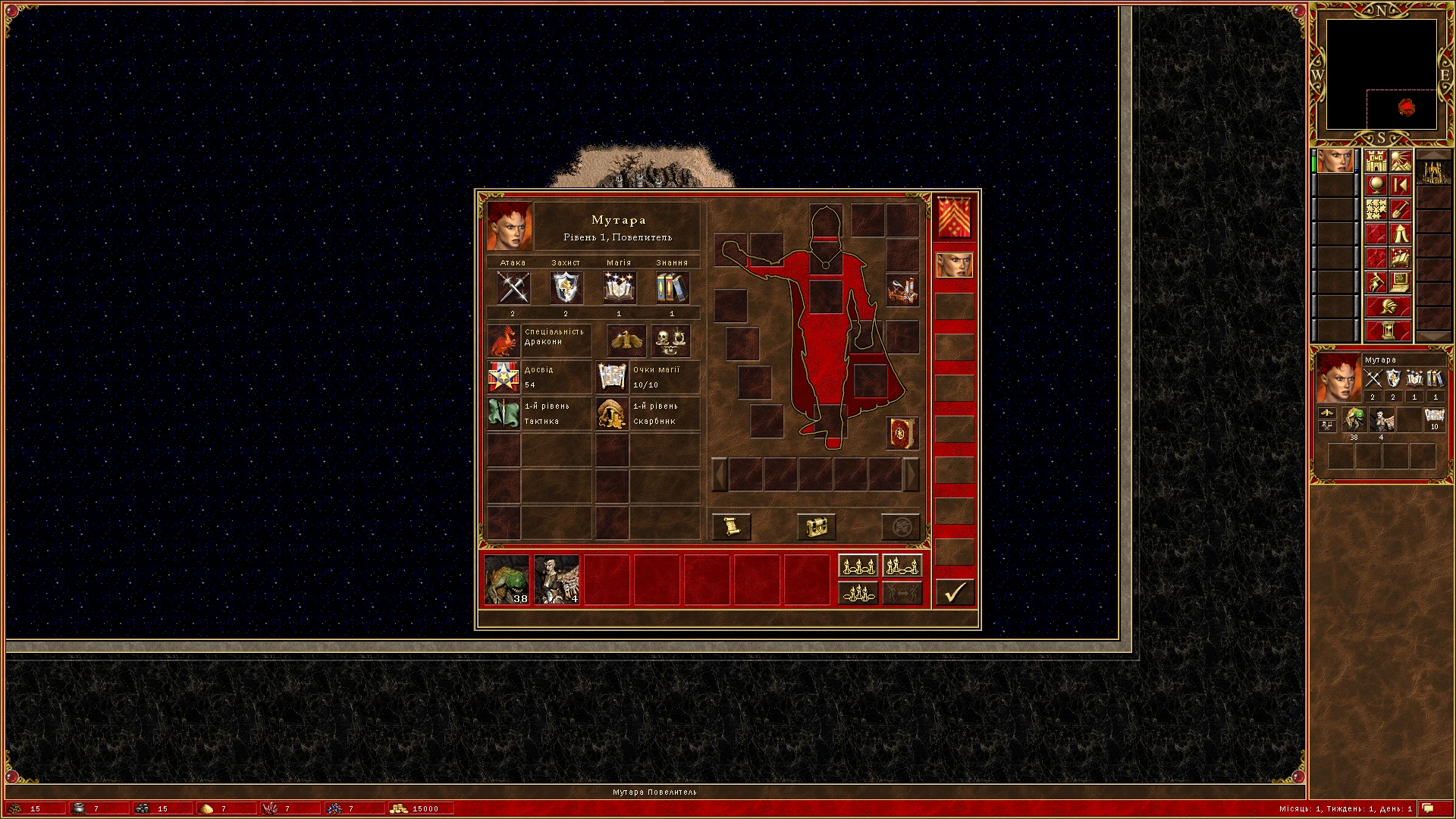1456x819 pixels.
Task: Enable the spread army formation toggle
Action: click(858, 565)
